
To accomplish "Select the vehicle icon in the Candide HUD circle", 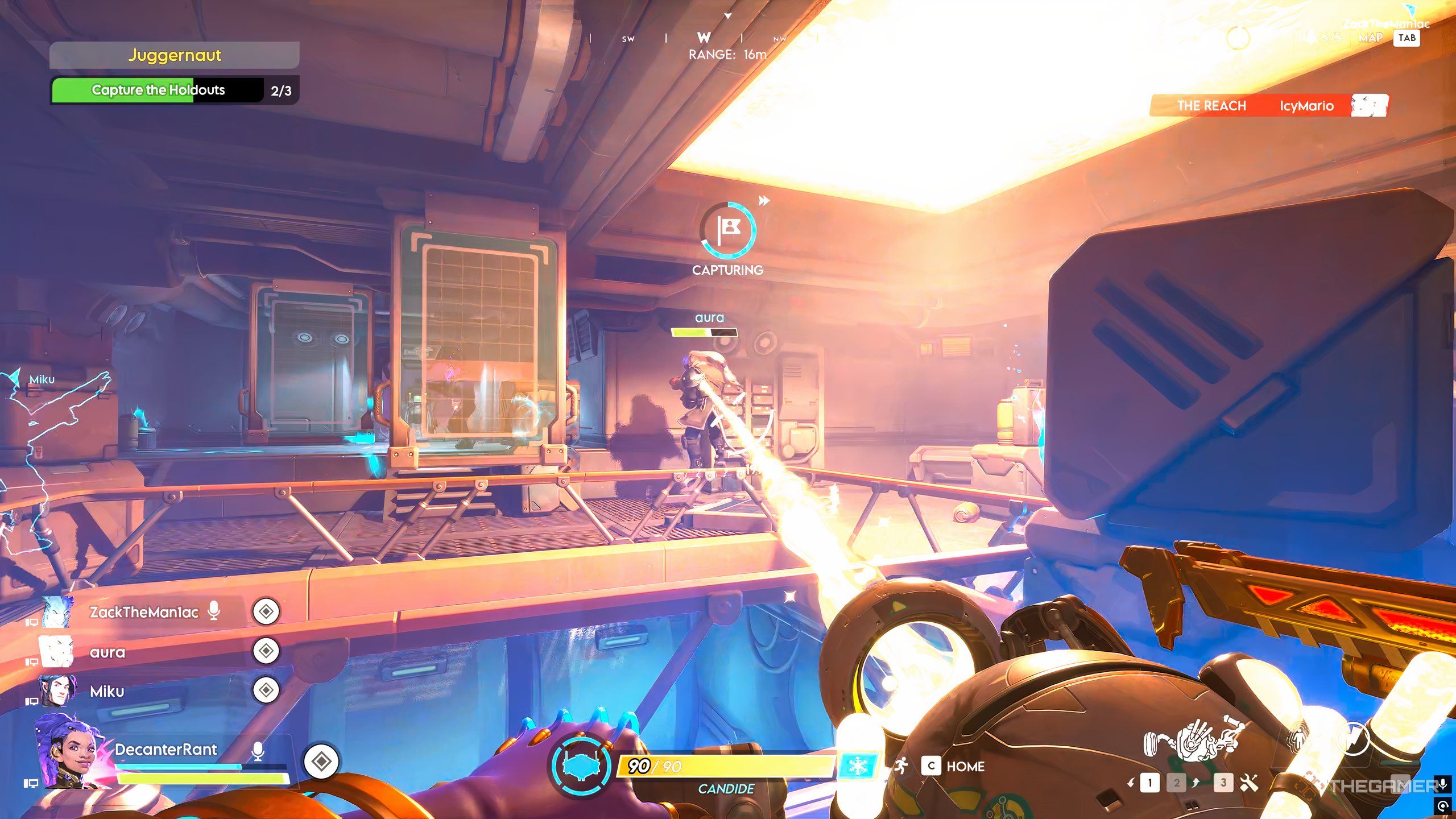I will pos(580,765).
